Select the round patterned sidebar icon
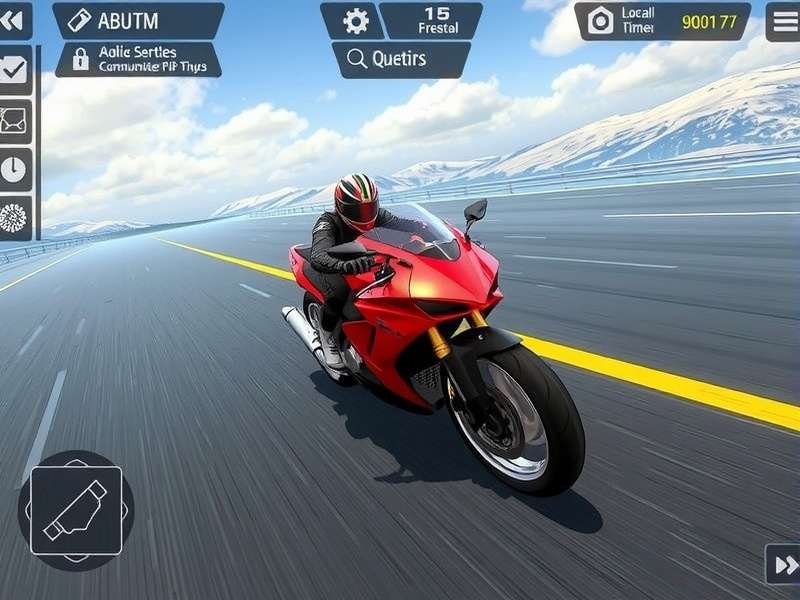Screen dimensions: 800x600 pos(15,217)
